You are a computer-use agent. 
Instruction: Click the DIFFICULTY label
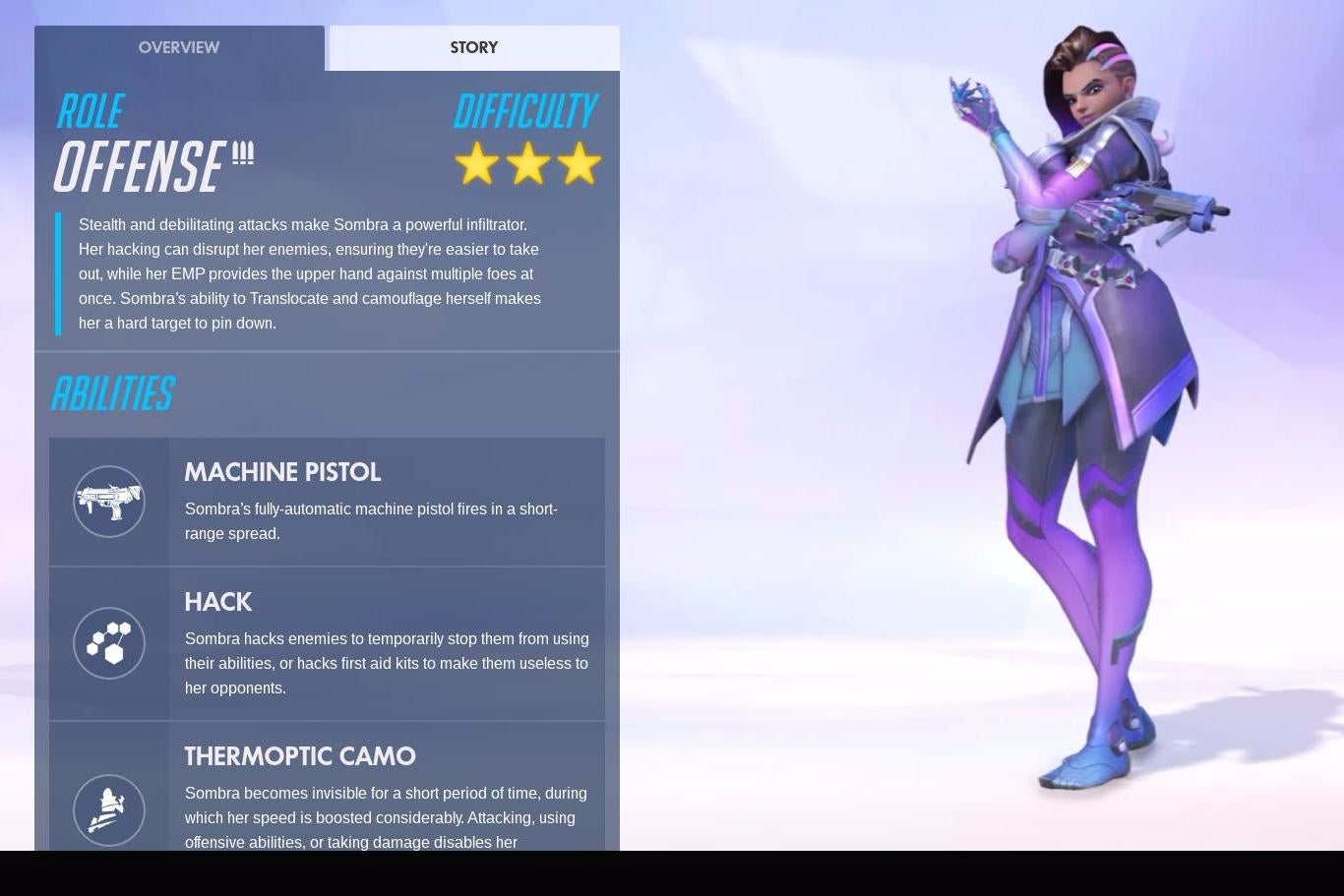click(x=526, y=111)
